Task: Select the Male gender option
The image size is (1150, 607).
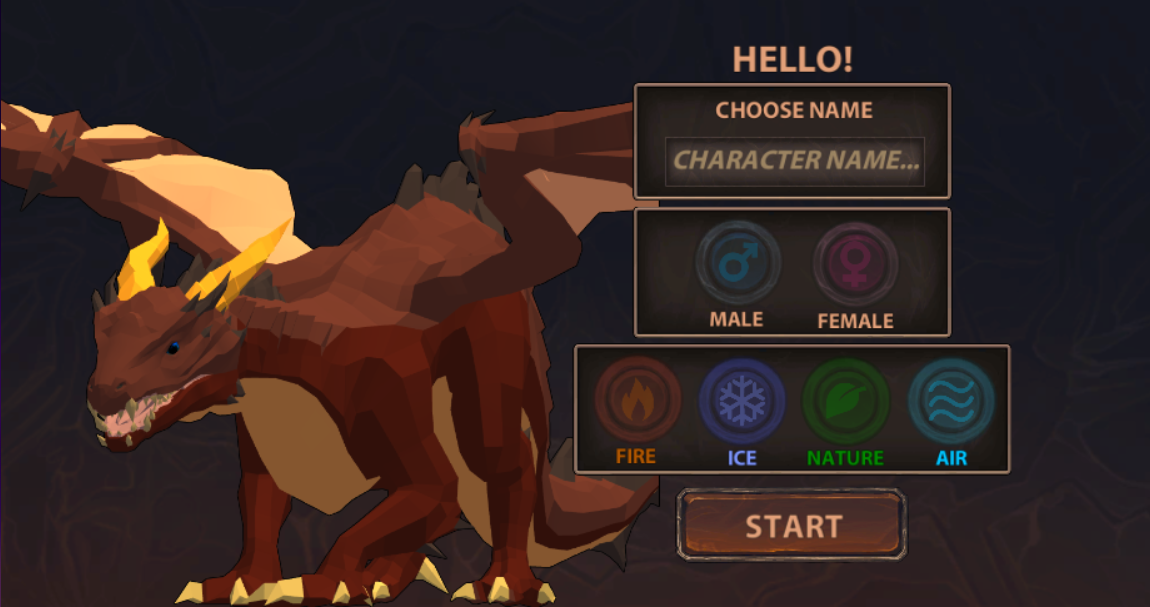Action: pyautogui.click(x=738, y=264)
